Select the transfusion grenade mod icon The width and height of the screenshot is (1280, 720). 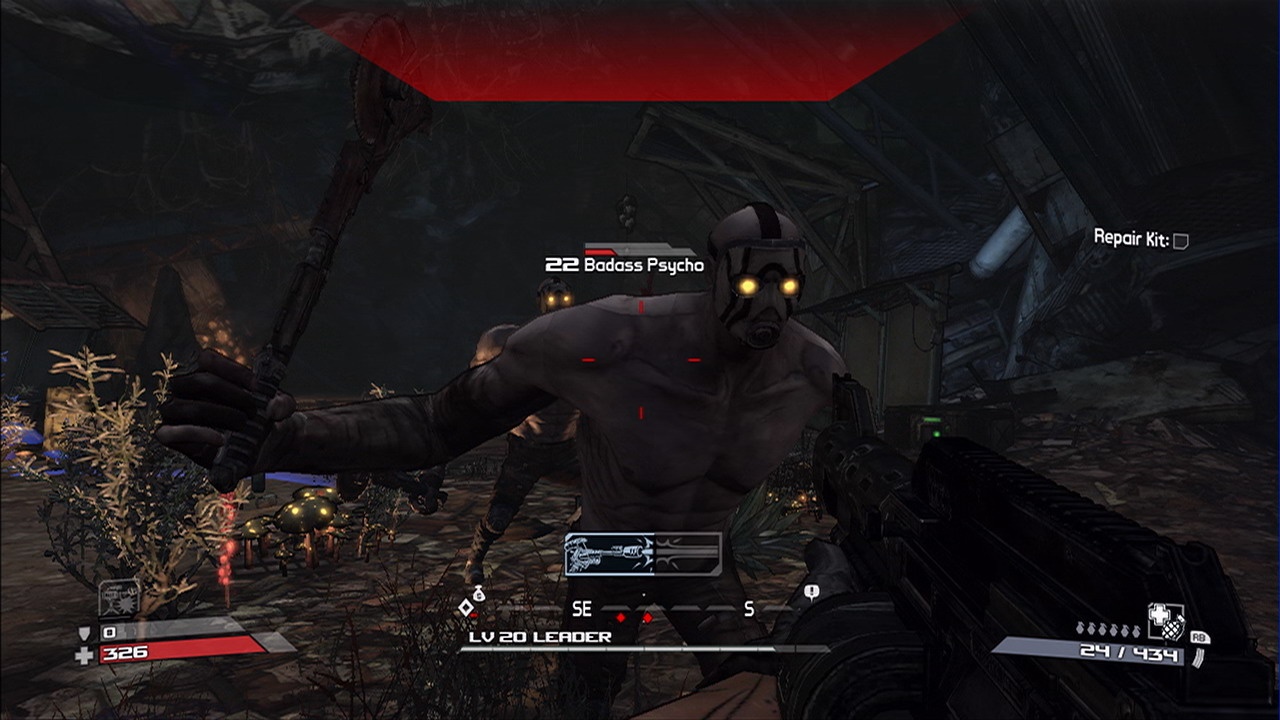1165,620
